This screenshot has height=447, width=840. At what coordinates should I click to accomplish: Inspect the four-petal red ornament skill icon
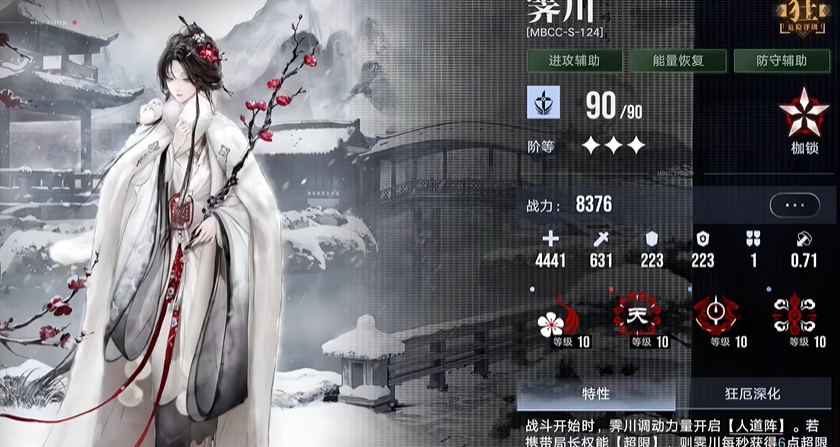click(x=794, y=314)
